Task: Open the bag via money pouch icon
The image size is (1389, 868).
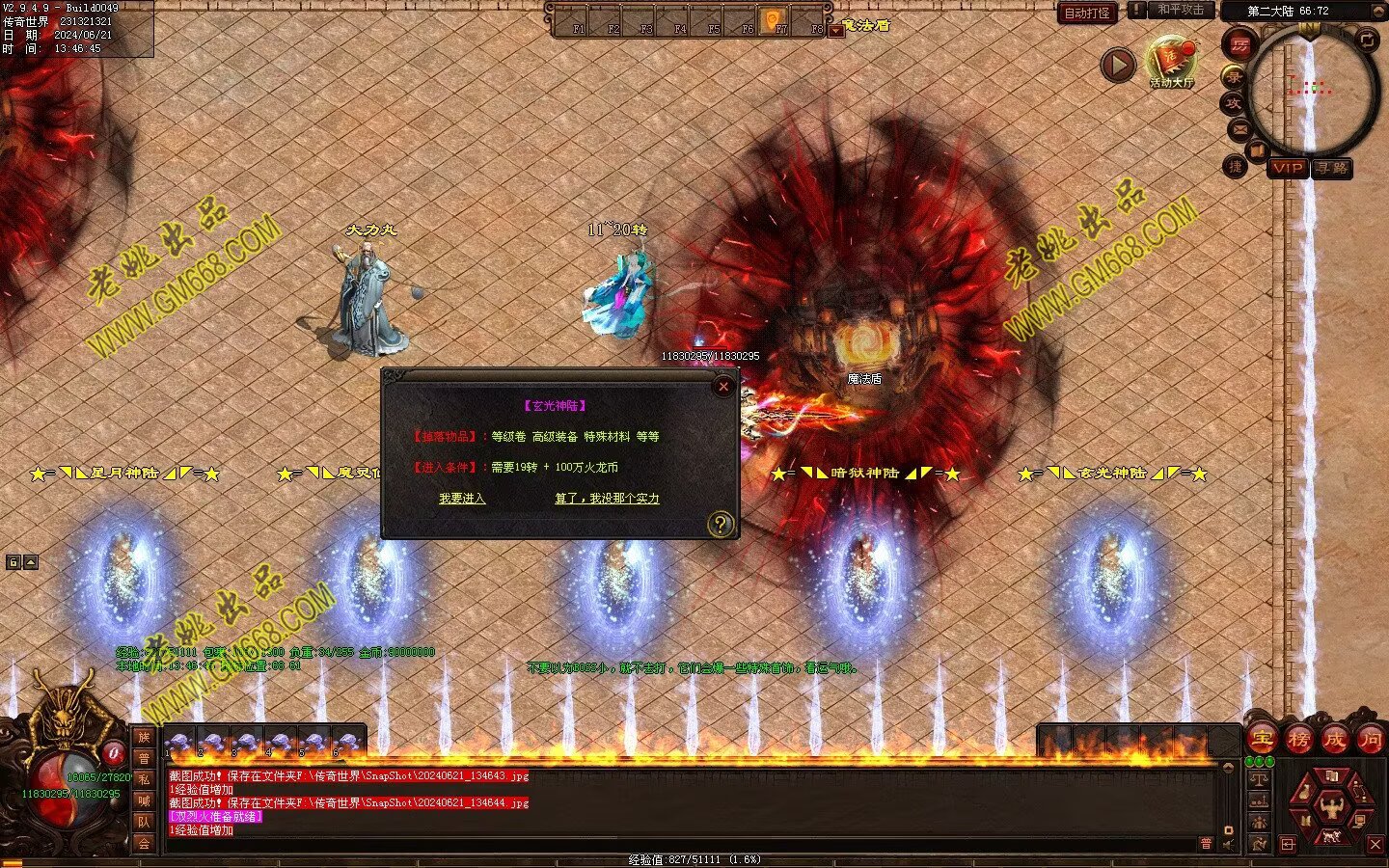Action: tap(1304, 794)
